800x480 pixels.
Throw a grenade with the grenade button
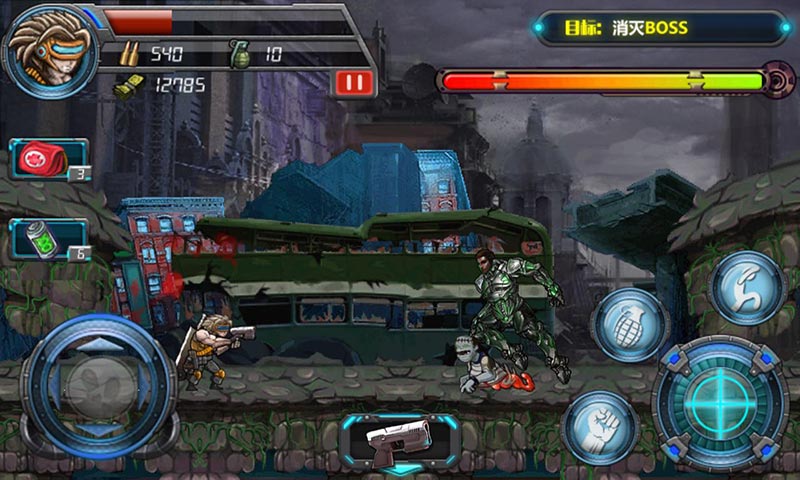pyautogui.click(x=629, y=326)
